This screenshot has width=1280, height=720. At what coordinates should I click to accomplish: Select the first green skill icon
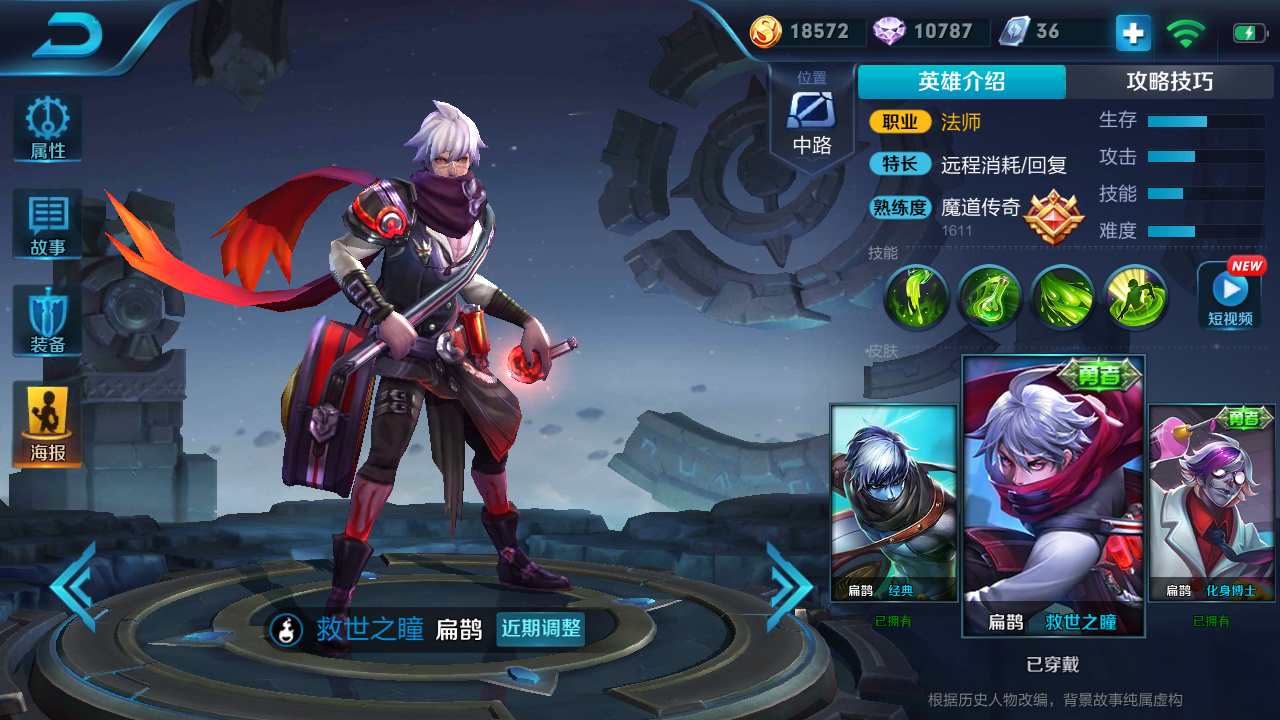[x=916, y=298]
